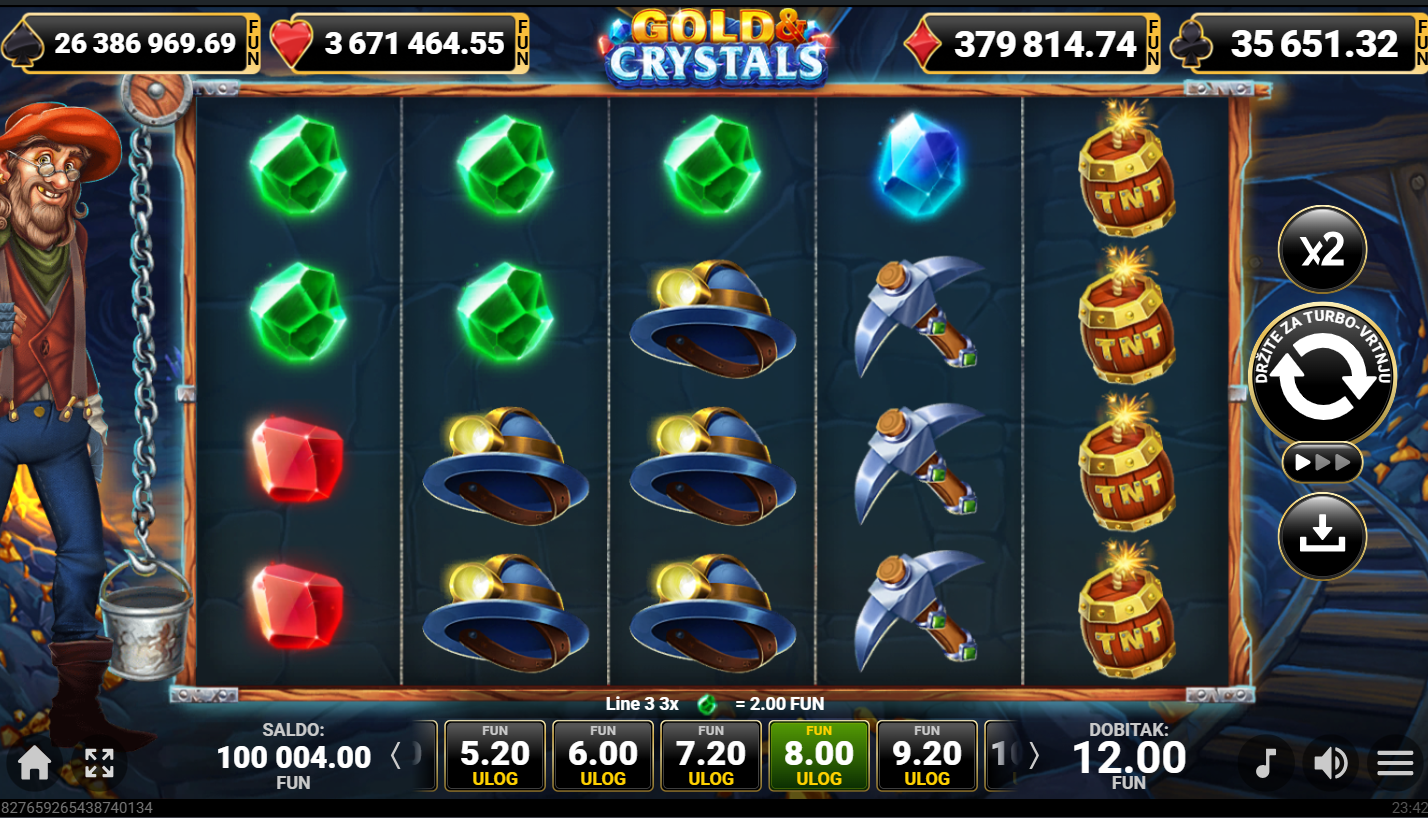The image size is (1428, 818).
Task: Collect winnings with the download-arrow button
Action: 1322,537
